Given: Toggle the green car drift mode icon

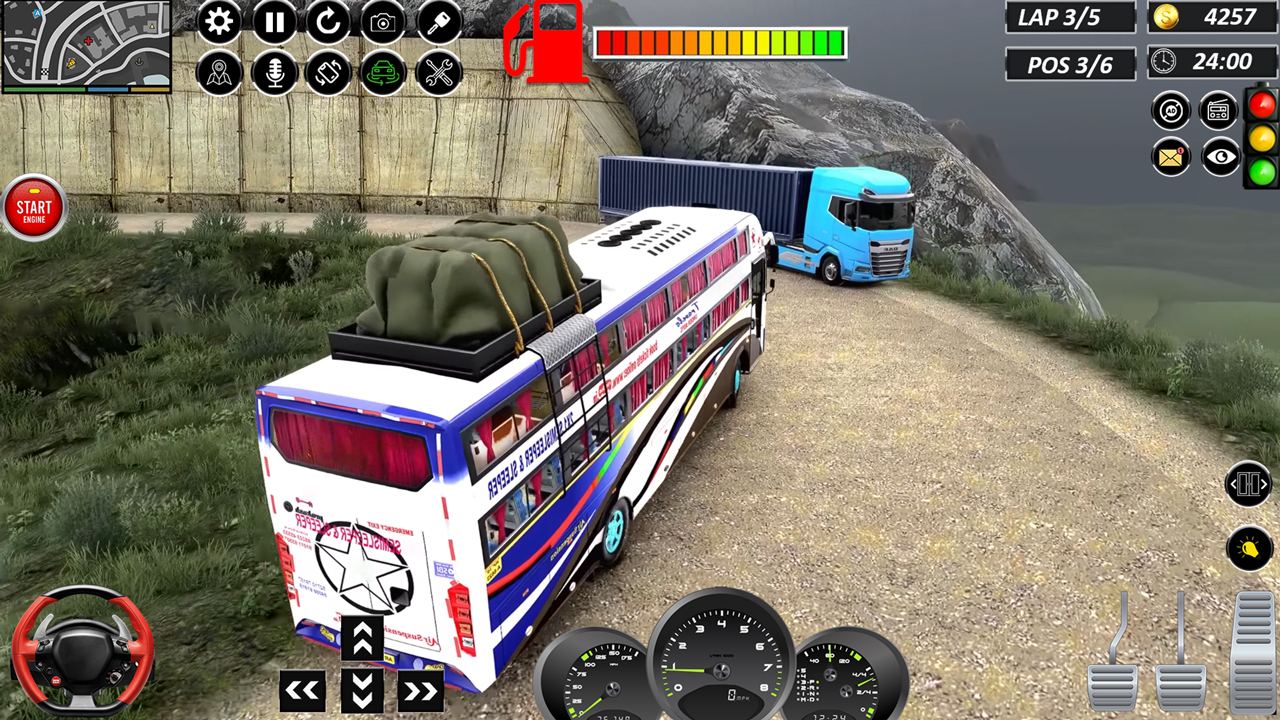Looking at the screenshot, I should [x=383, y=73].
